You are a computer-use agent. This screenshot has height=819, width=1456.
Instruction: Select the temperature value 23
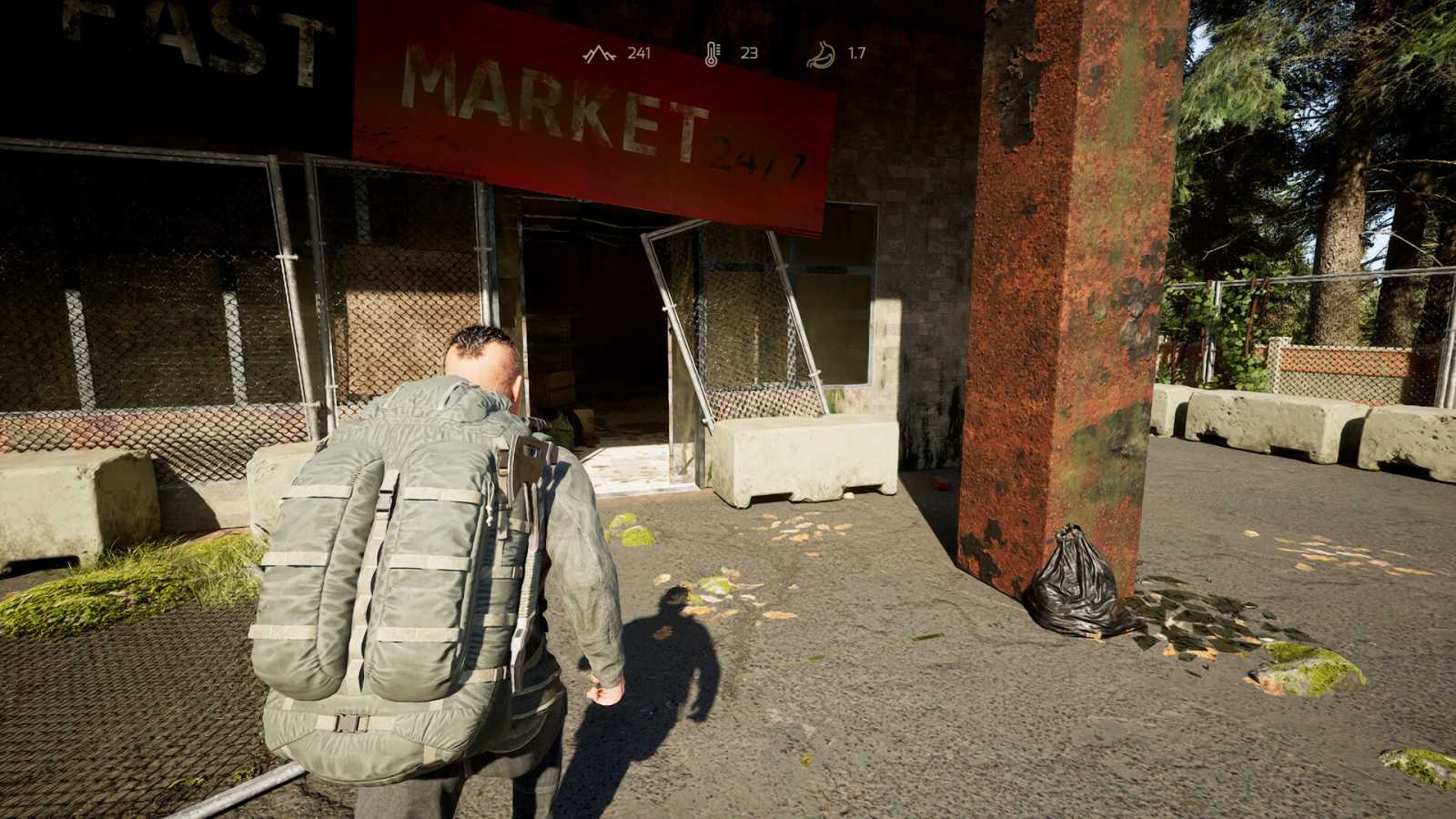point(749,53)
